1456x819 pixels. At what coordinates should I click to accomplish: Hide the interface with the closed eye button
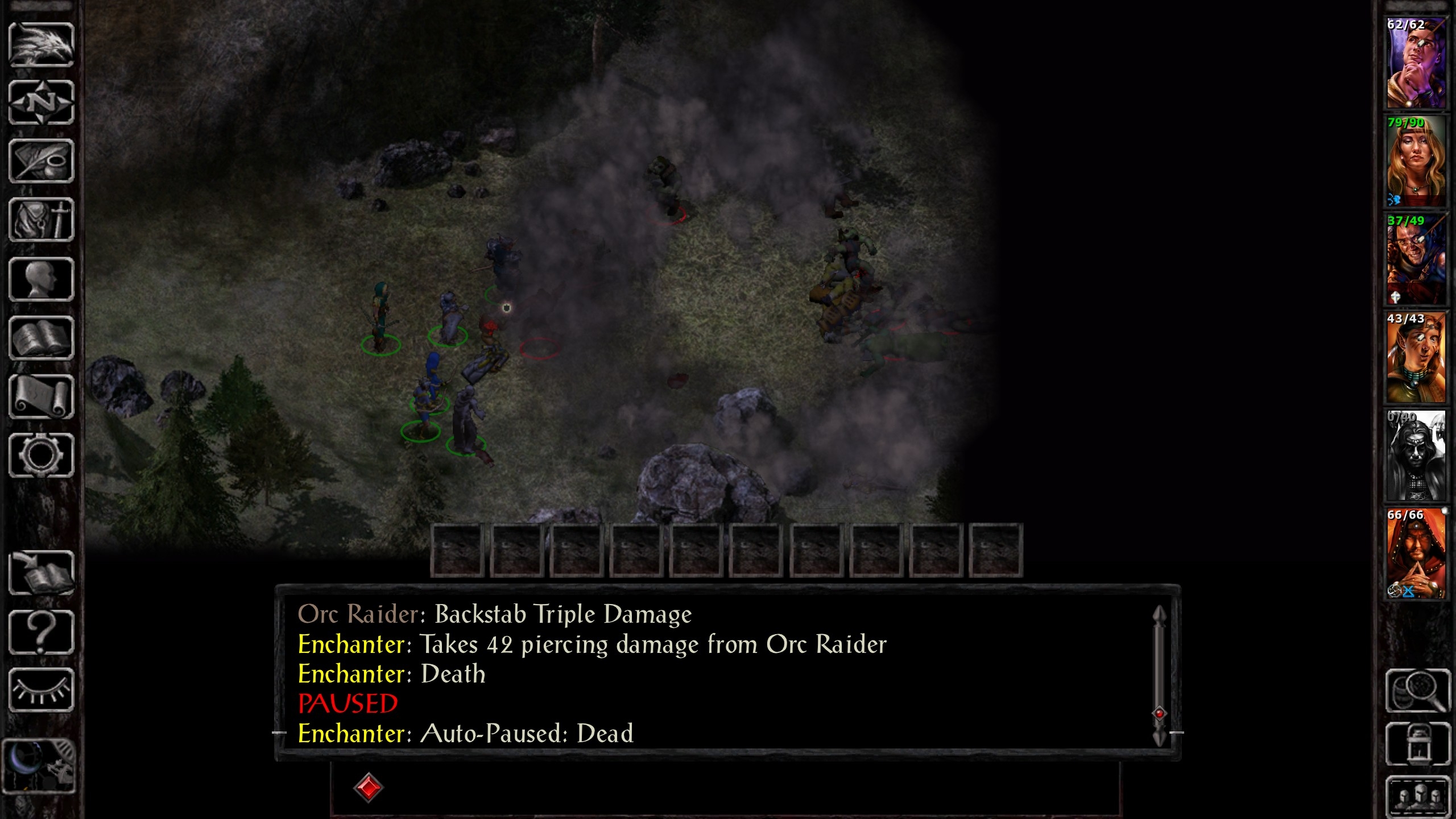click(41, 690)
